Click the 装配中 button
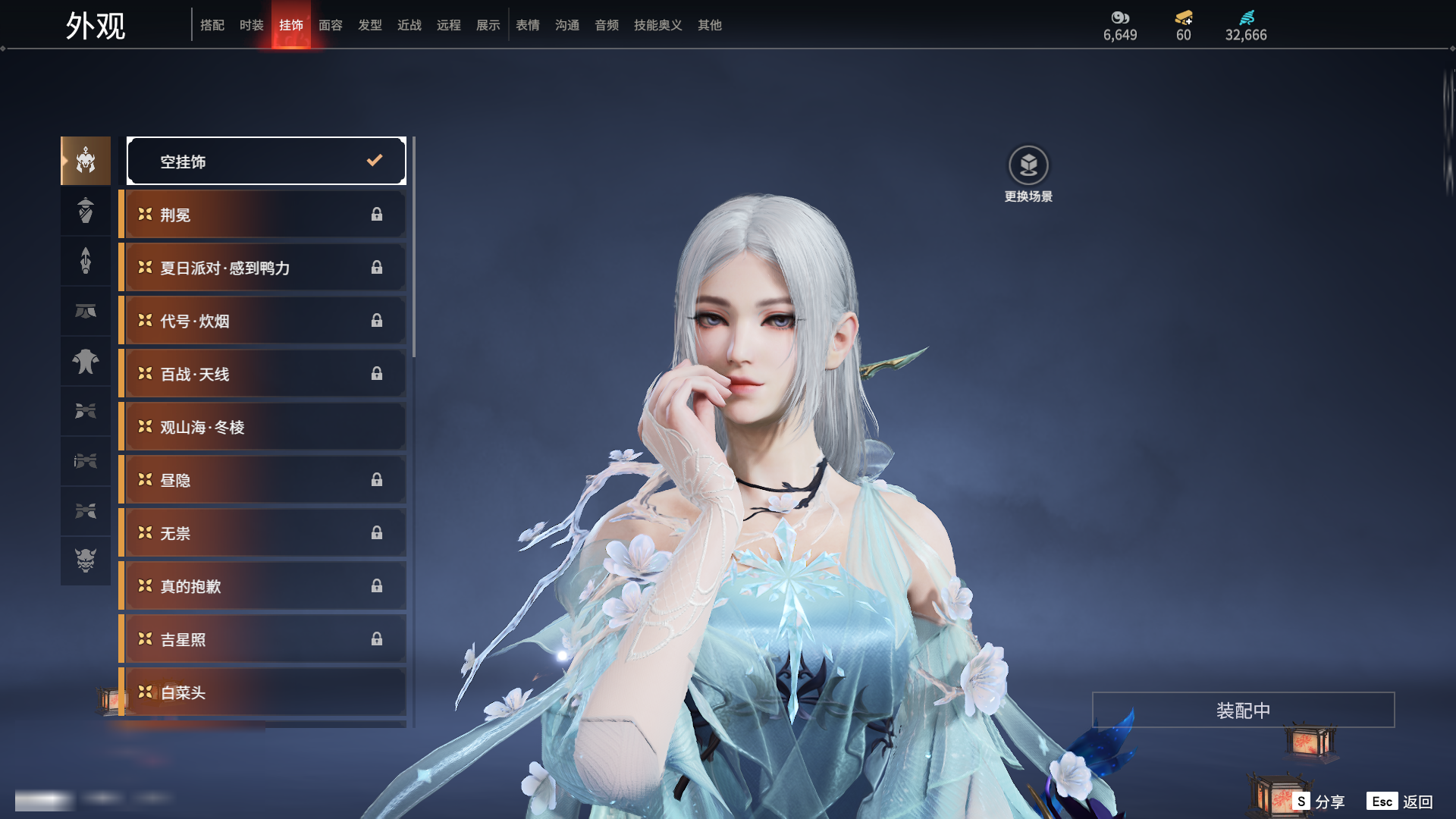 point(1243,710)
